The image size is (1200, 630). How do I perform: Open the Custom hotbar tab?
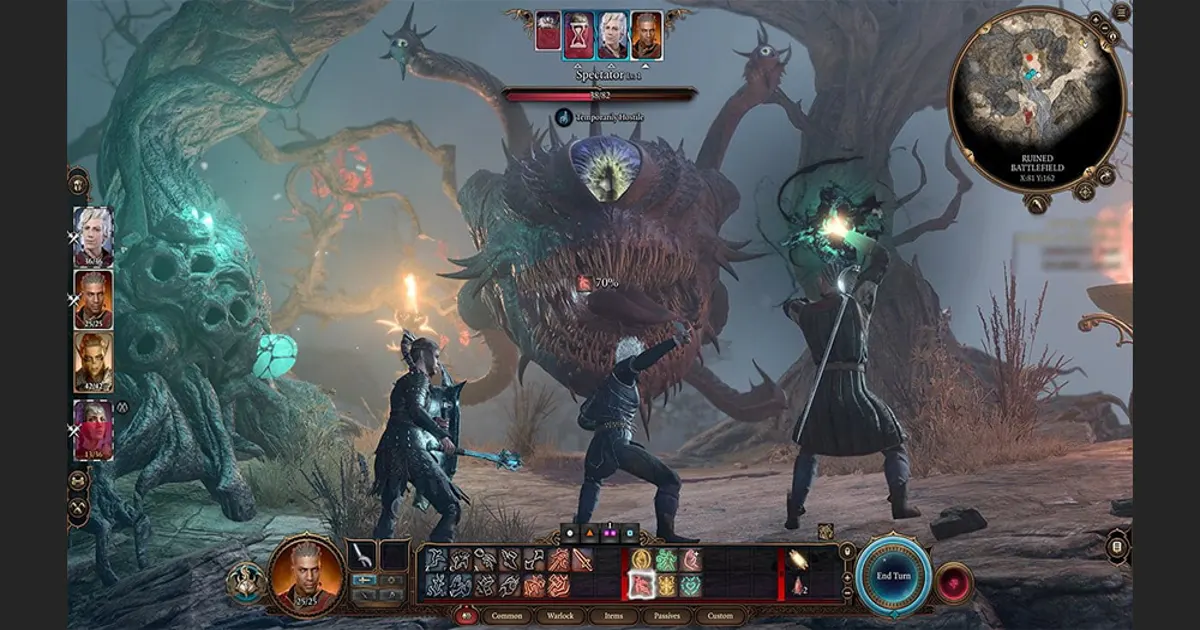pos(720,616)
